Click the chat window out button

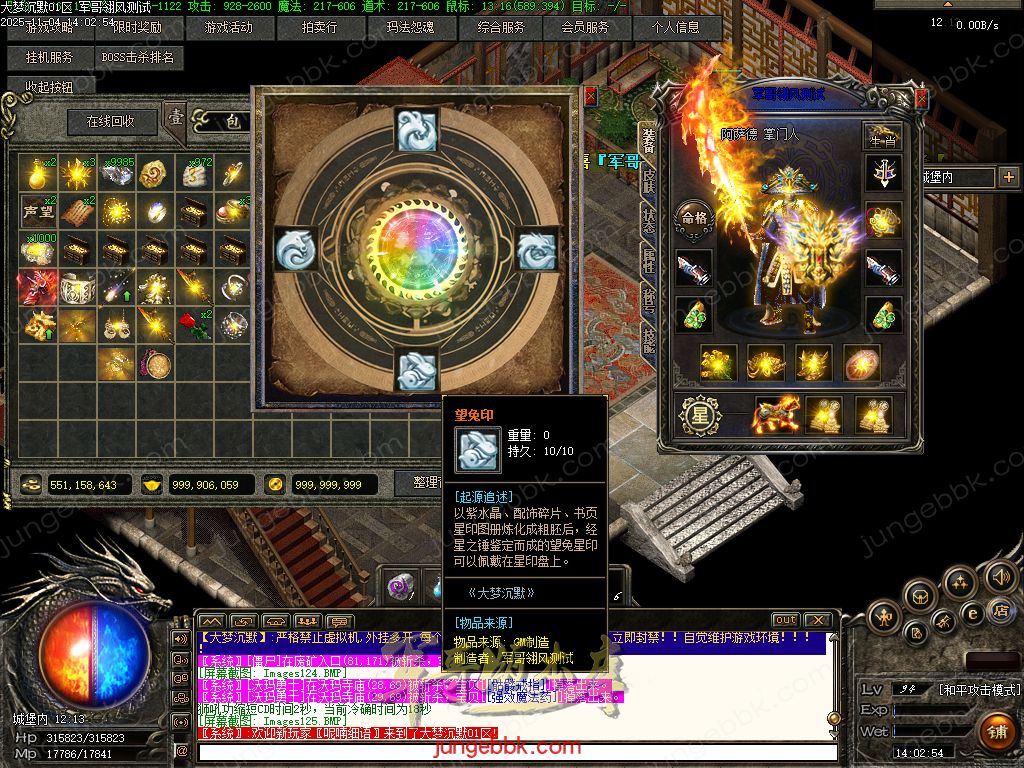(786, 620)
